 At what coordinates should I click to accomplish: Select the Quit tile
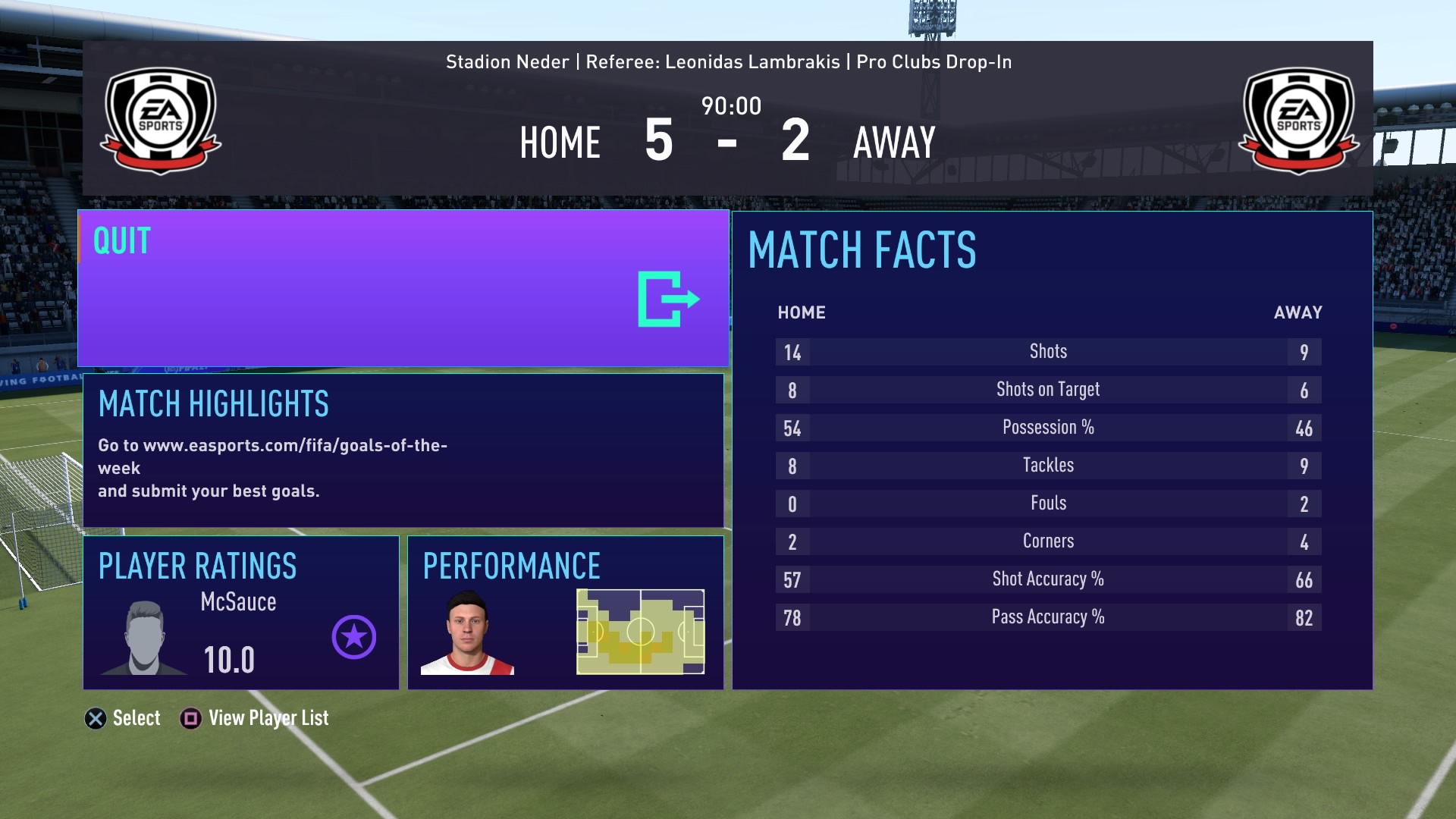click(403, 289)
